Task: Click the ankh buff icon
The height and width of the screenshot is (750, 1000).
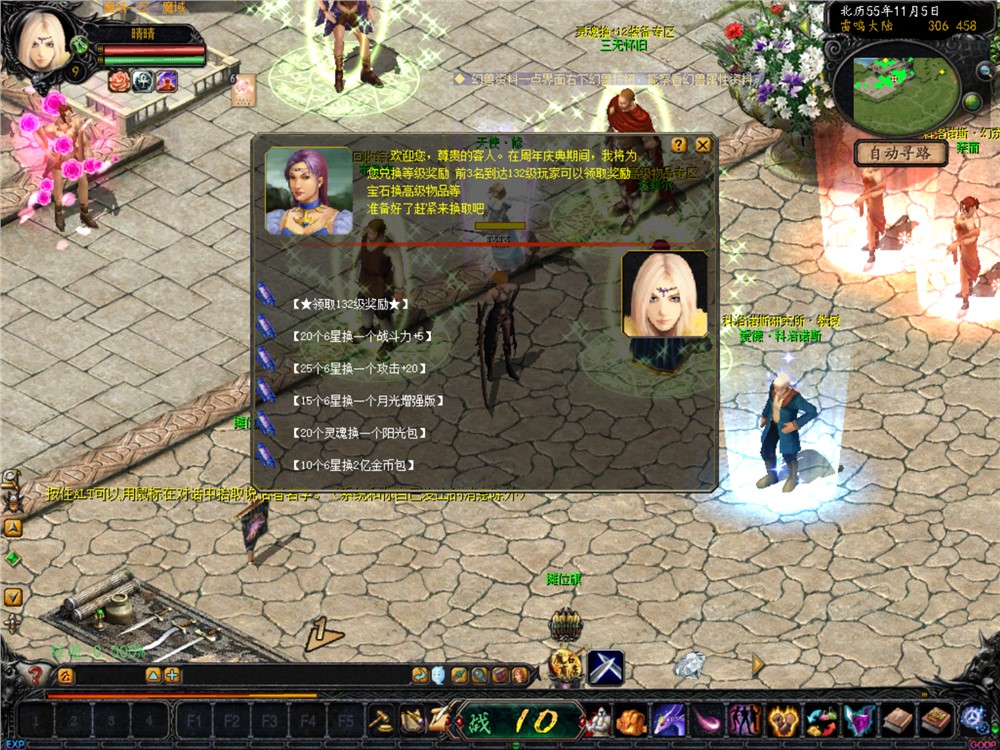Action: point(143,81)
